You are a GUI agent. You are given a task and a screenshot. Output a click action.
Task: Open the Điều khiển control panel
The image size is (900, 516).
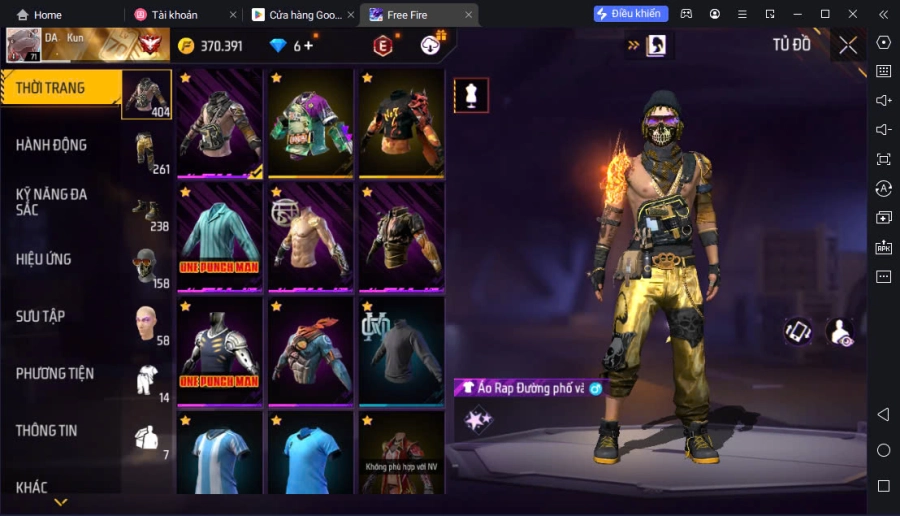[x=630, y=14]
